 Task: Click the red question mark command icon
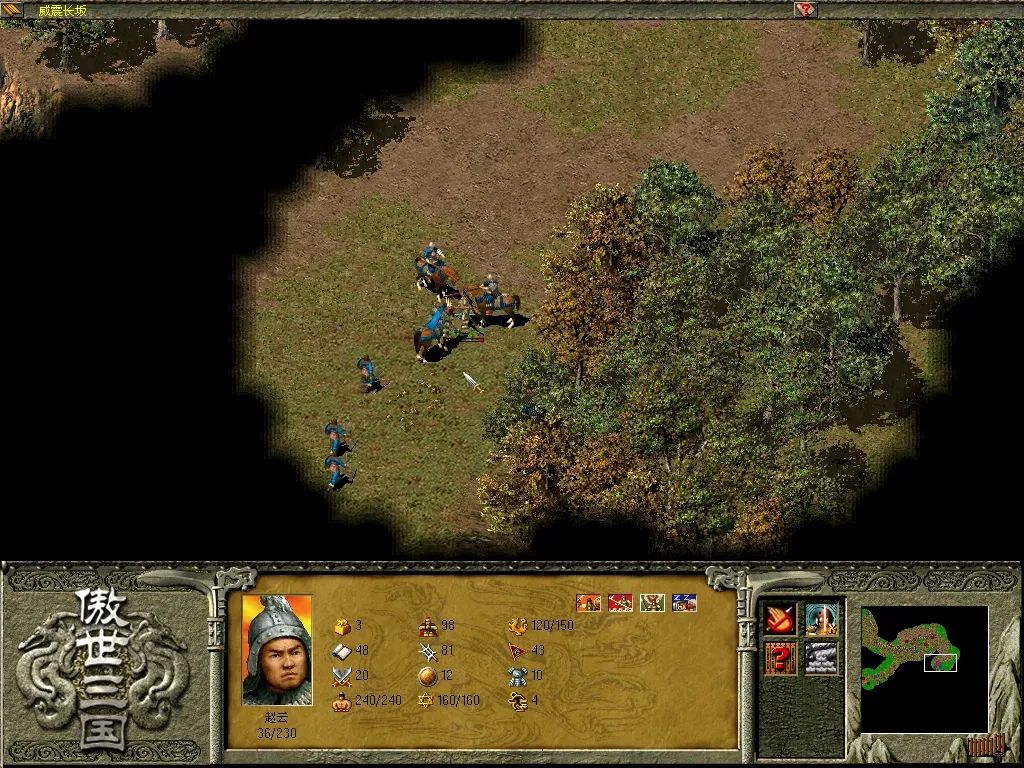pyautogui.click(x=781, y=658)
